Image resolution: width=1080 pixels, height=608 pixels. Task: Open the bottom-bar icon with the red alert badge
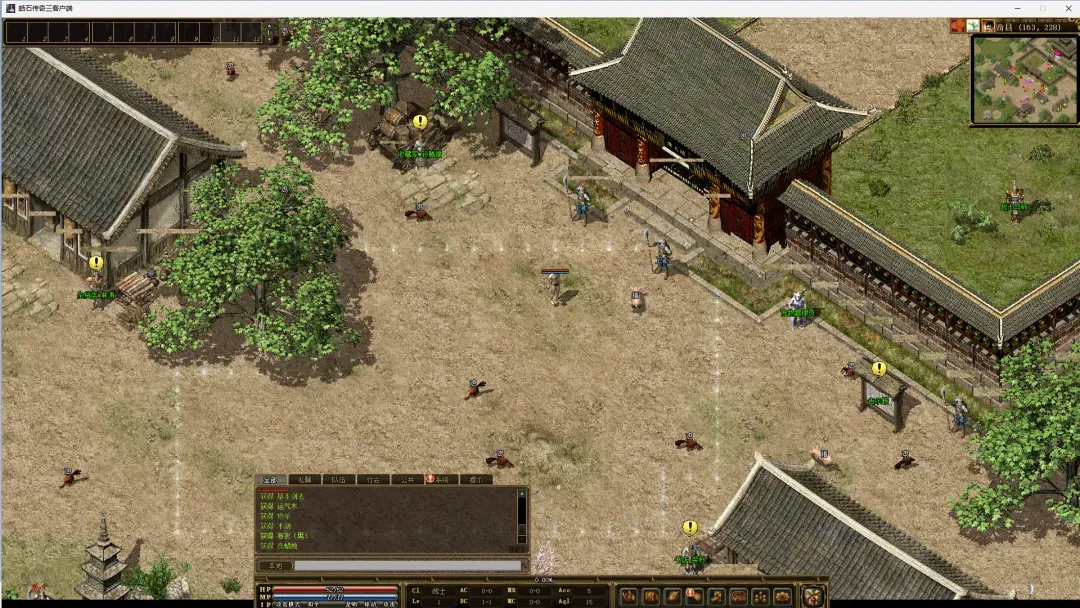click(694, 596)
